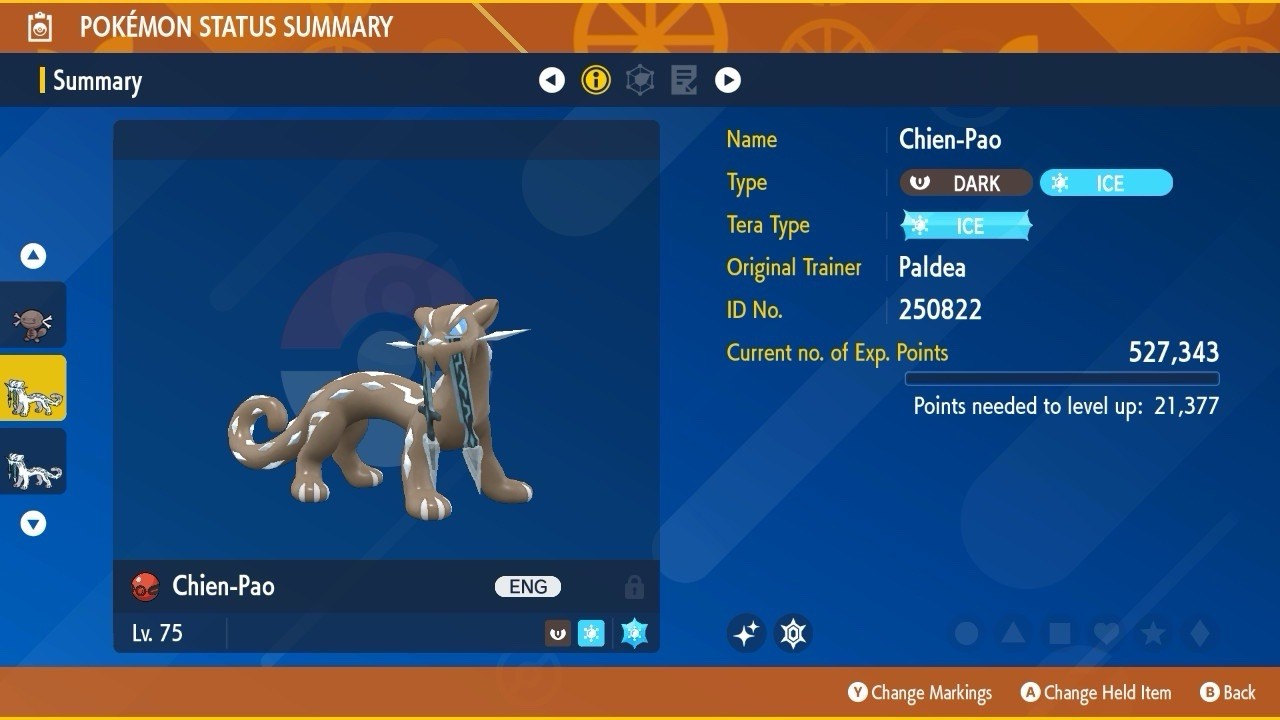Viewport: 1280px width, 720px height.
Task: Select the moves and memos icon
Action: (683, 80)
